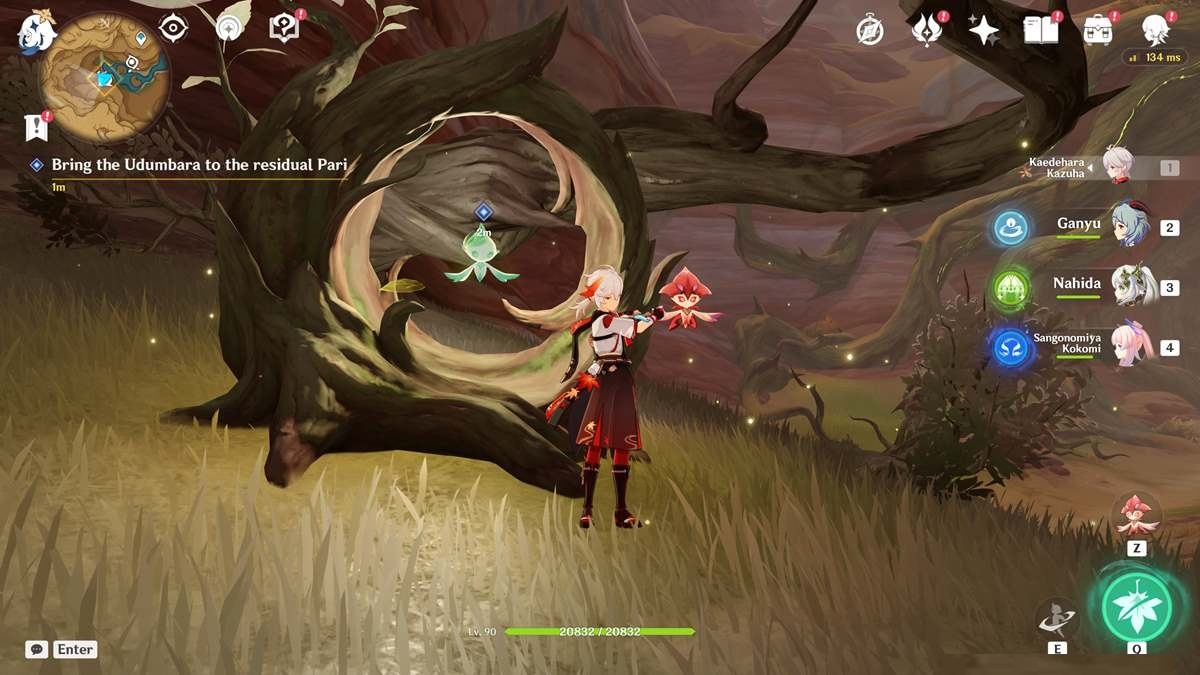This screenshot has width=1200, height=675.
Task: Open the character screen head icon
Action: [x=1156, y=30]
